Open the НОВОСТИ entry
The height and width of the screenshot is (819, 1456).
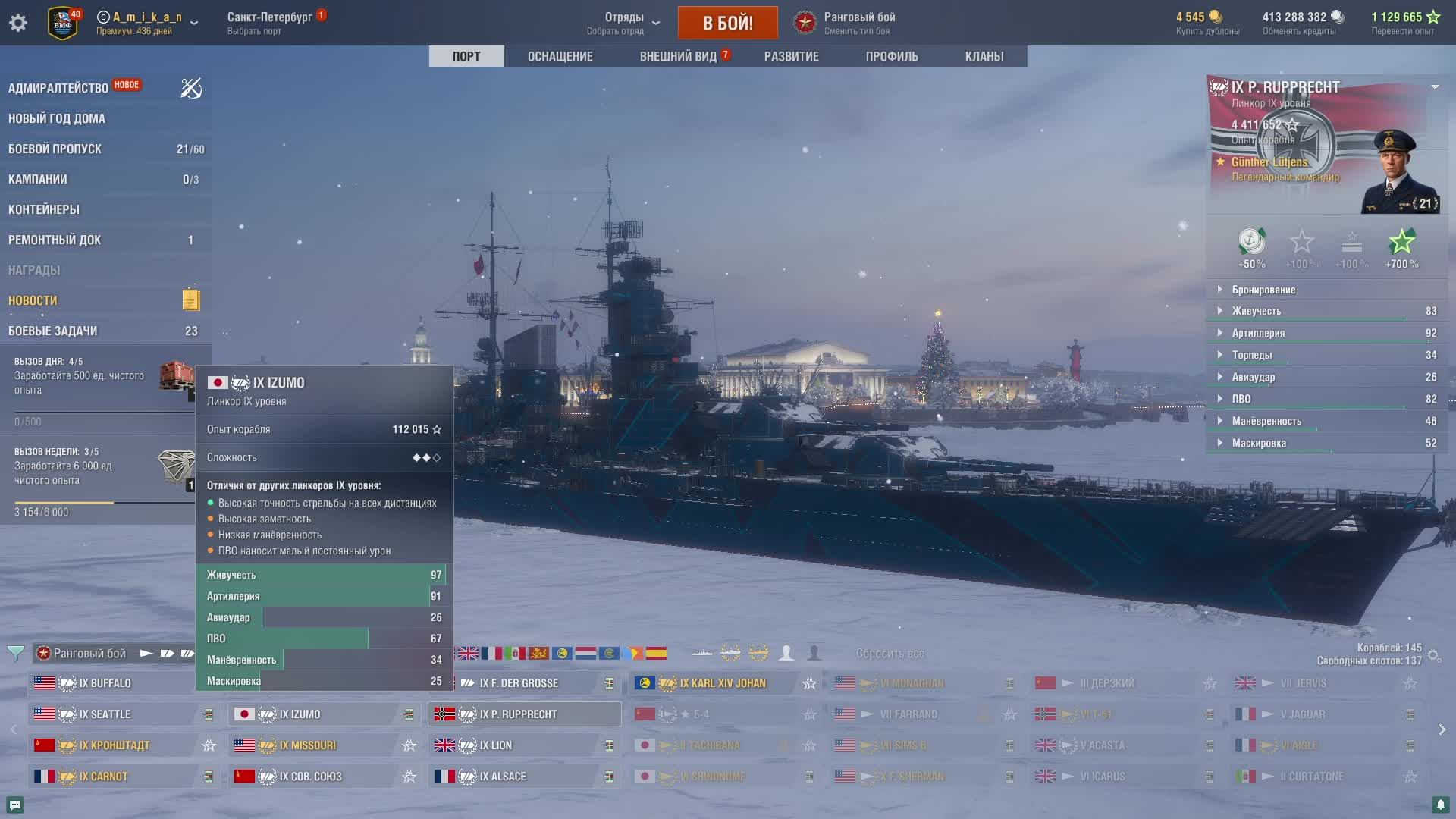tap(33, 300)
